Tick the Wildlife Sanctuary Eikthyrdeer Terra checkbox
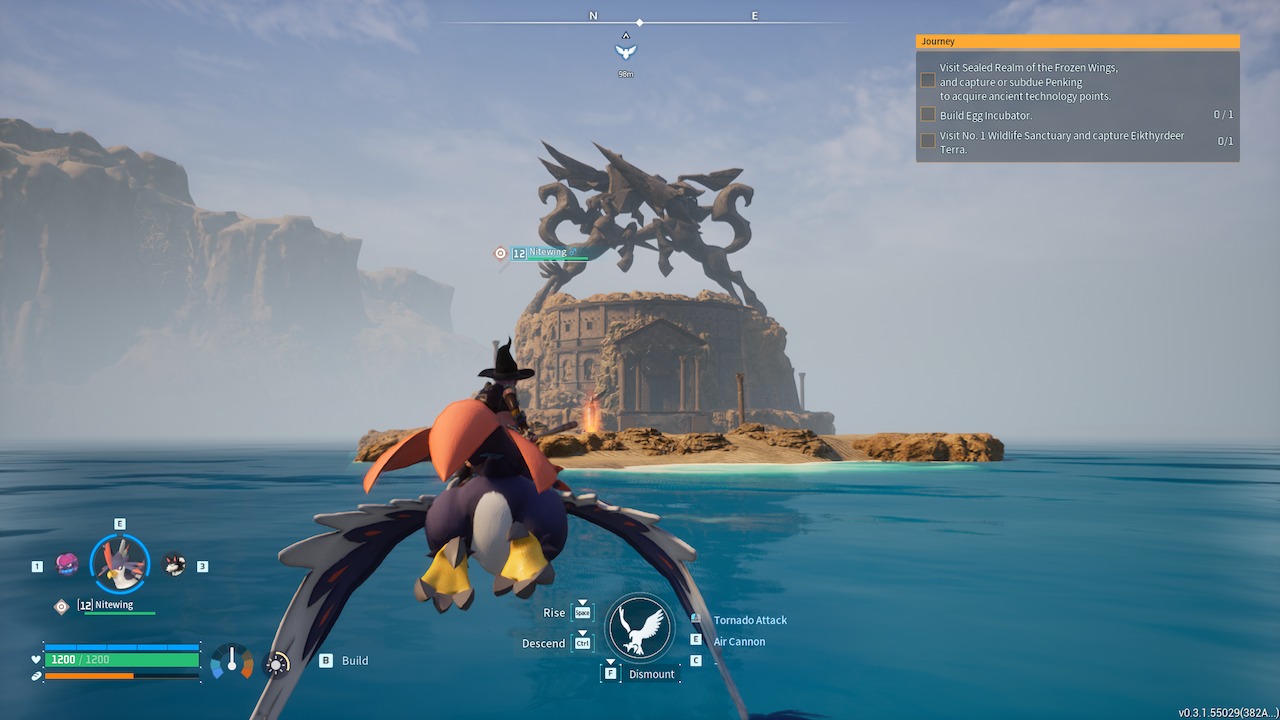This screenshot has width=1280, height=720. pos(928,141)
